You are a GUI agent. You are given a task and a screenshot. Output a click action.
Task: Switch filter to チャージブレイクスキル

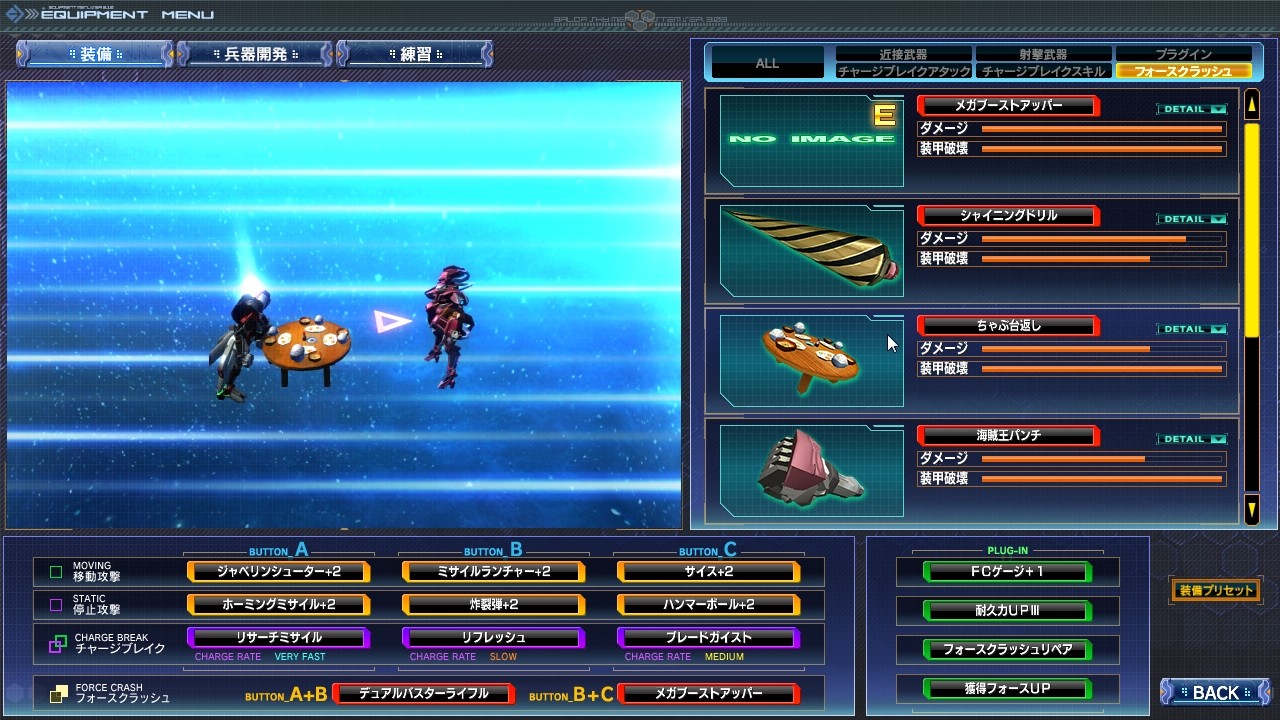(1042, 70)
